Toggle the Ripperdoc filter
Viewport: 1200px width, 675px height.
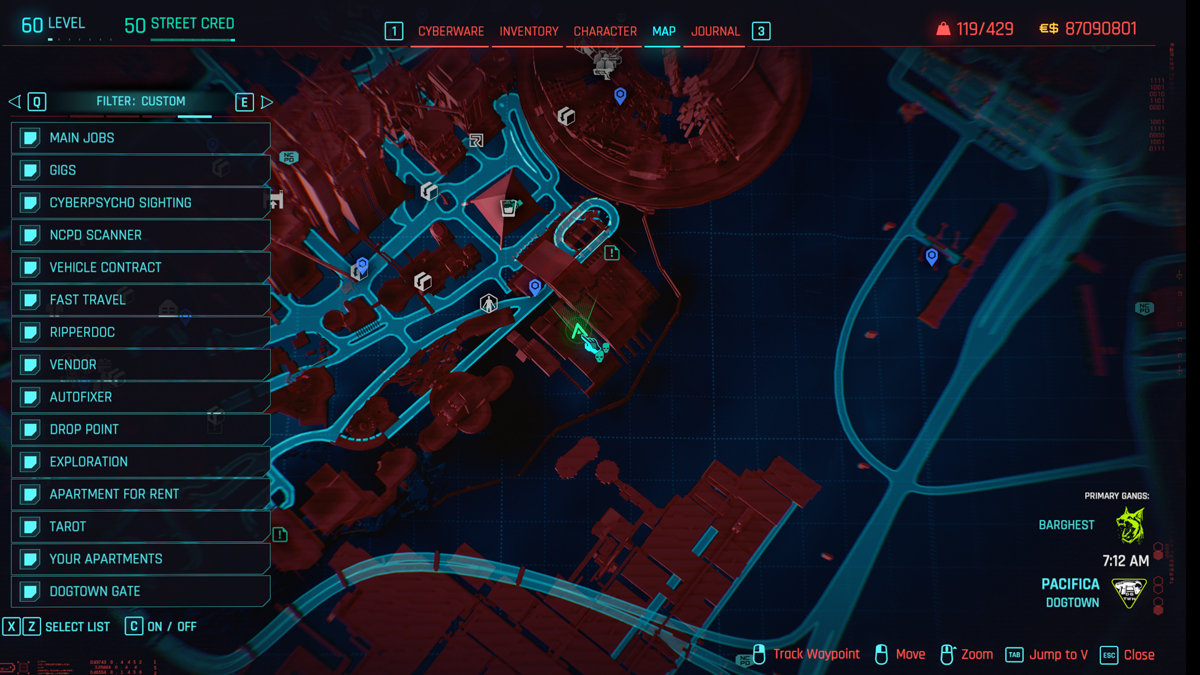[141, 332]
